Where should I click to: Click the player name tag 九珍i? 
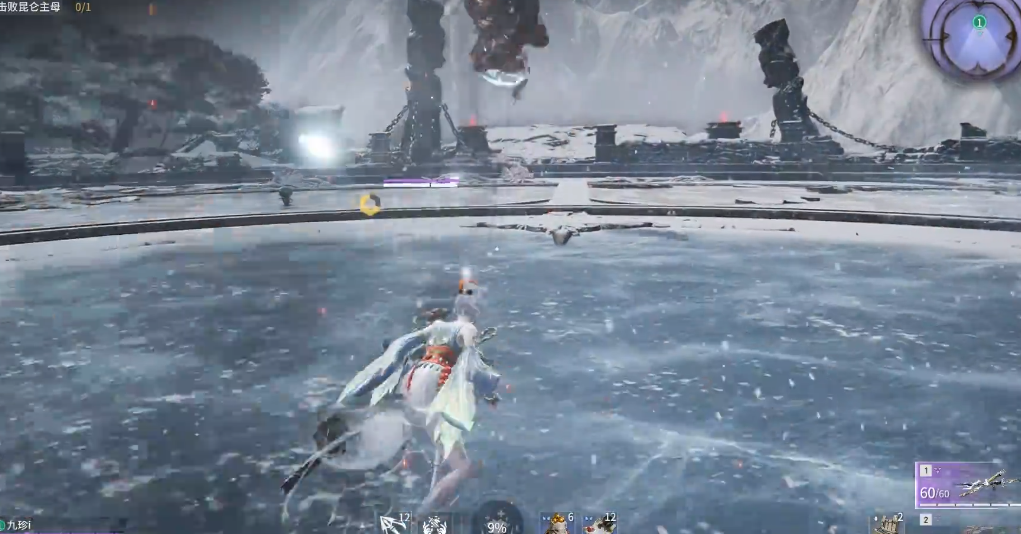point(18,525)
